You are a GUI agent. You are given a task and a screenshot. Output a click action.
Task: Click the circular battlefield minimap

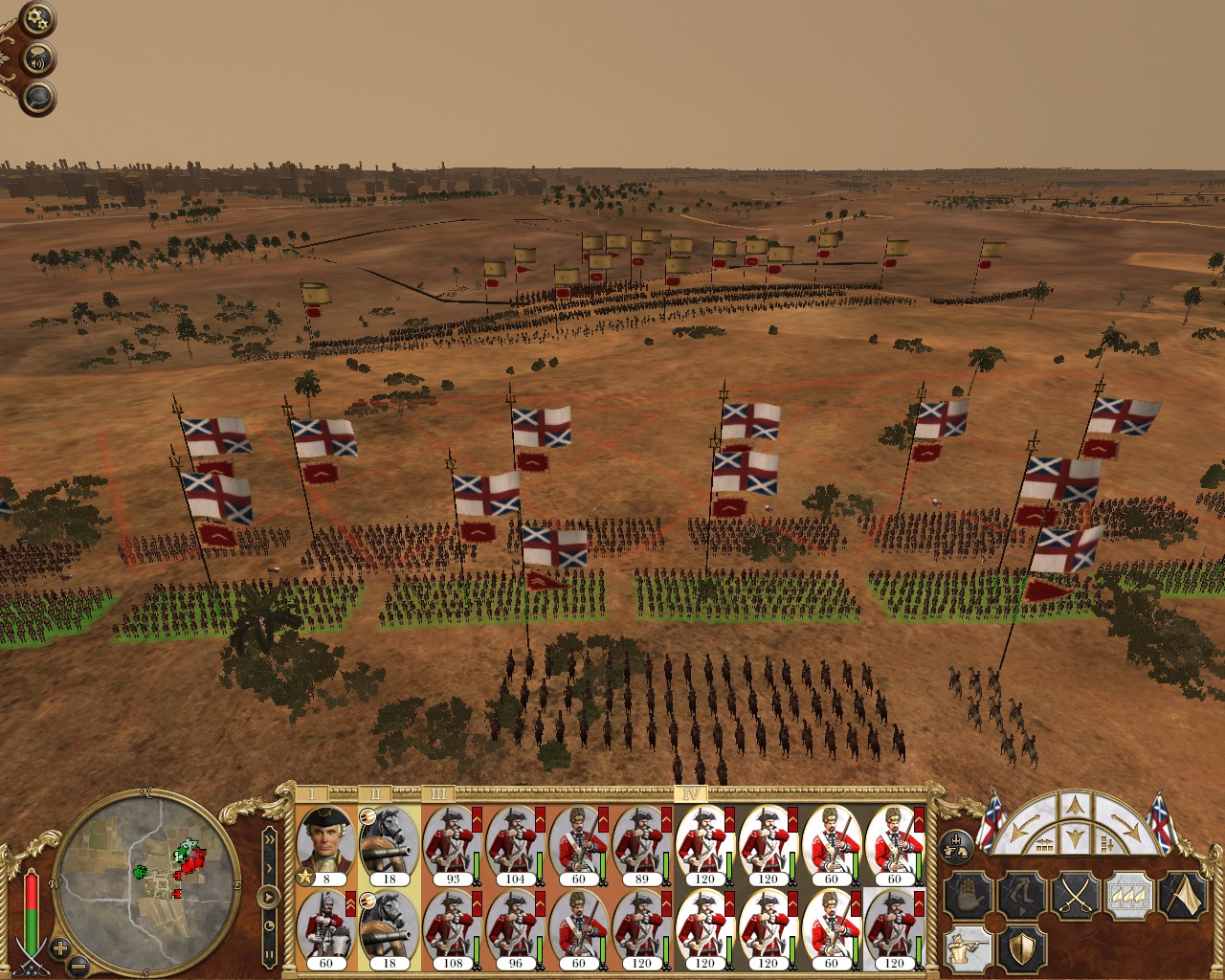[x=149, y=869]
